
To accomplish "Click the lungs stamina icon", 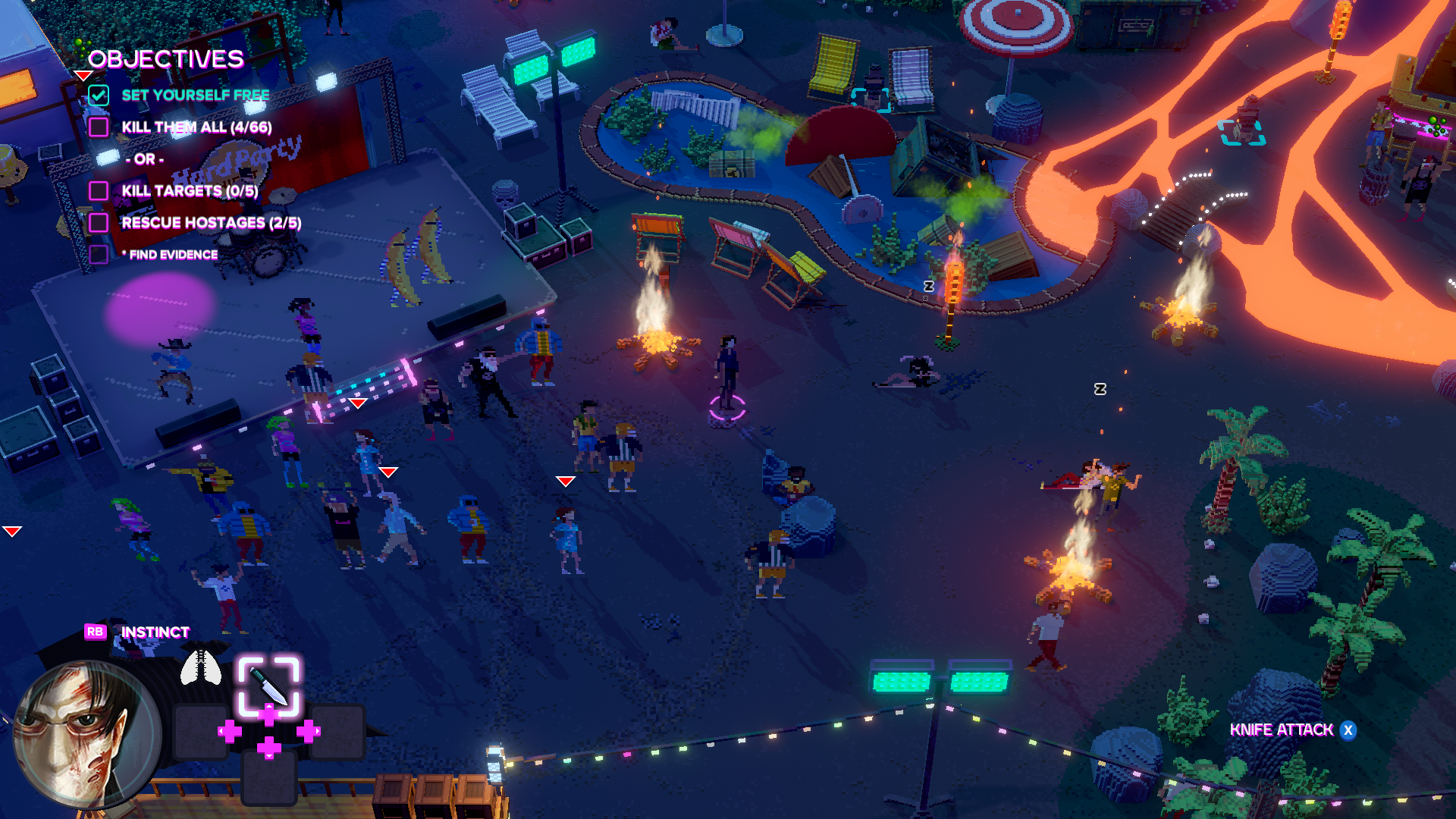I will [201, 667].
